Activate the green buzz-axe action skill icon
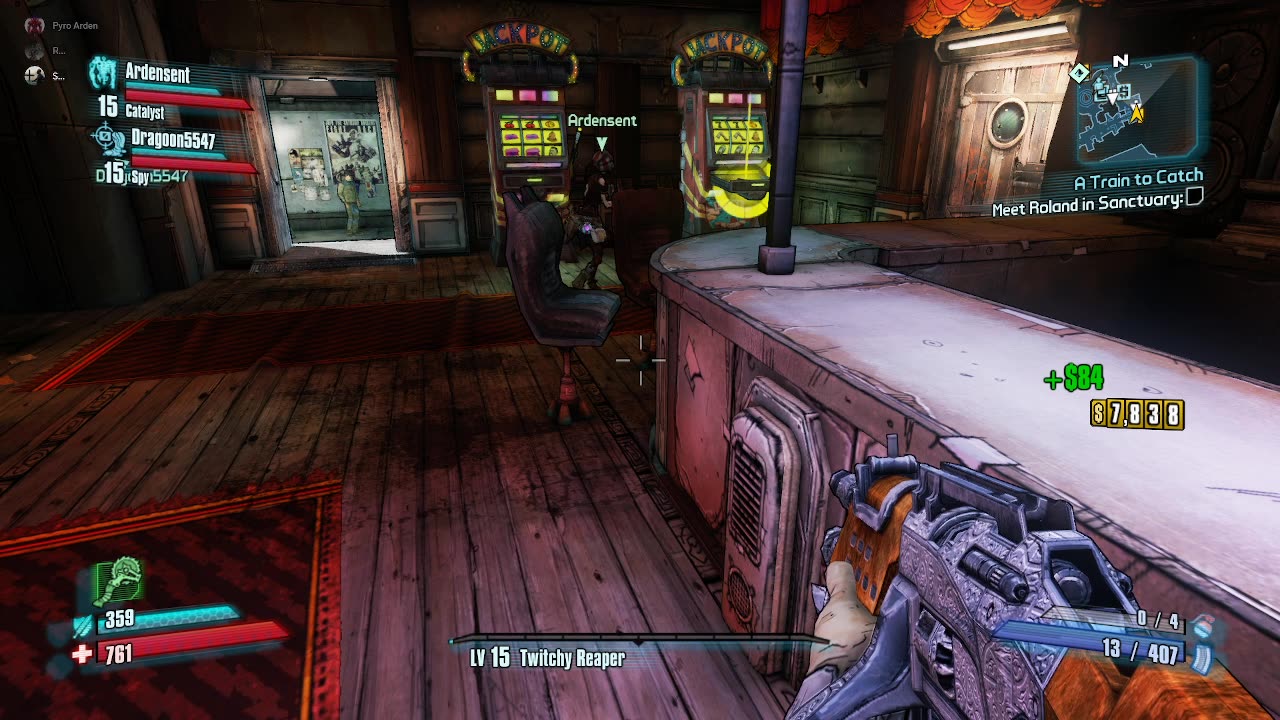 tap(119, 583)
